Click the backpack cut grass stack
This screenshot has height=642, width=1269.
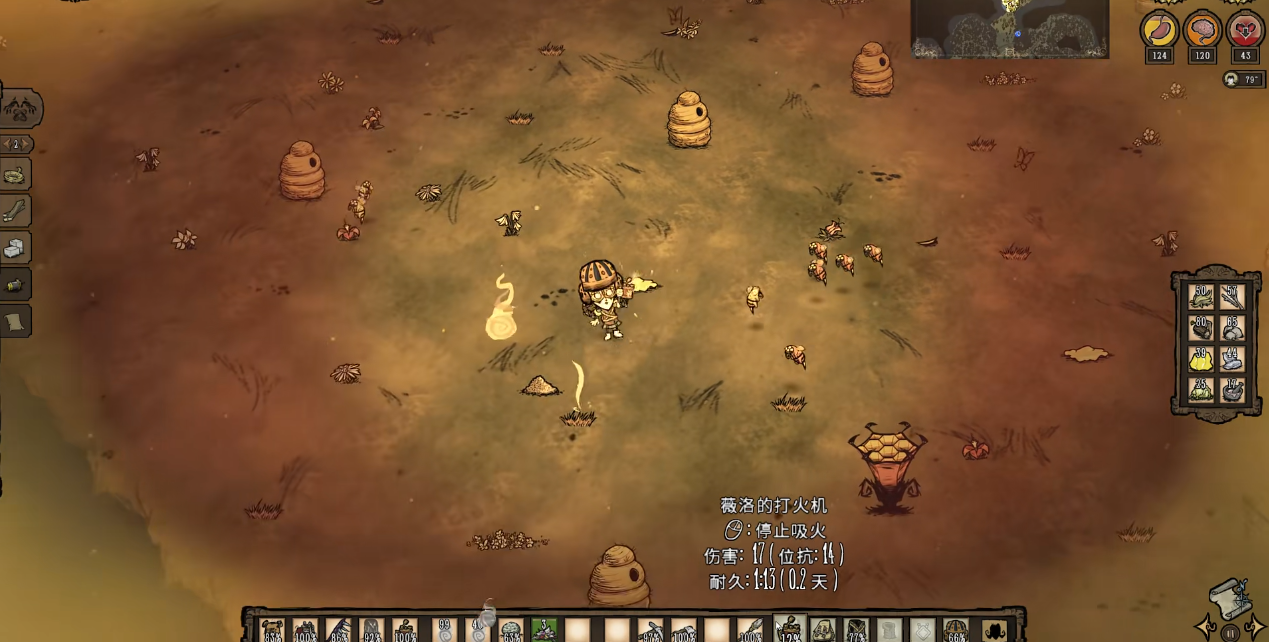pos(1201,296)
